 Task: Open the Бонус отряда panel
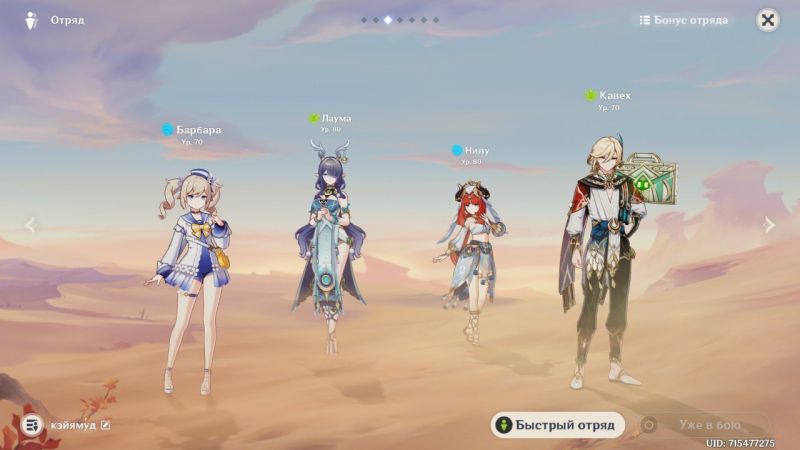pyautogui.click(x=684, y=20)
